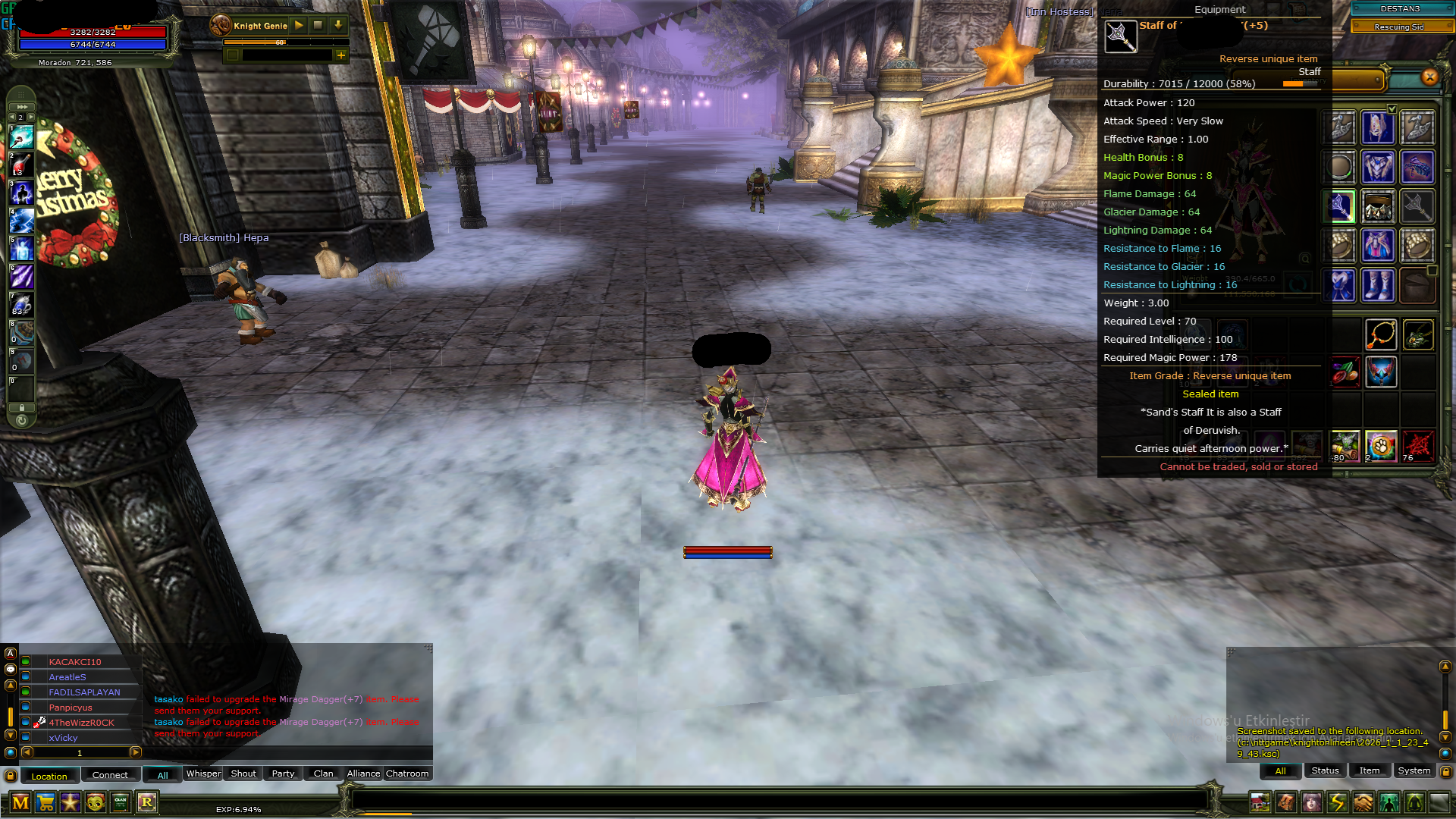Click the Knight Genie time gauge bar

281,43
